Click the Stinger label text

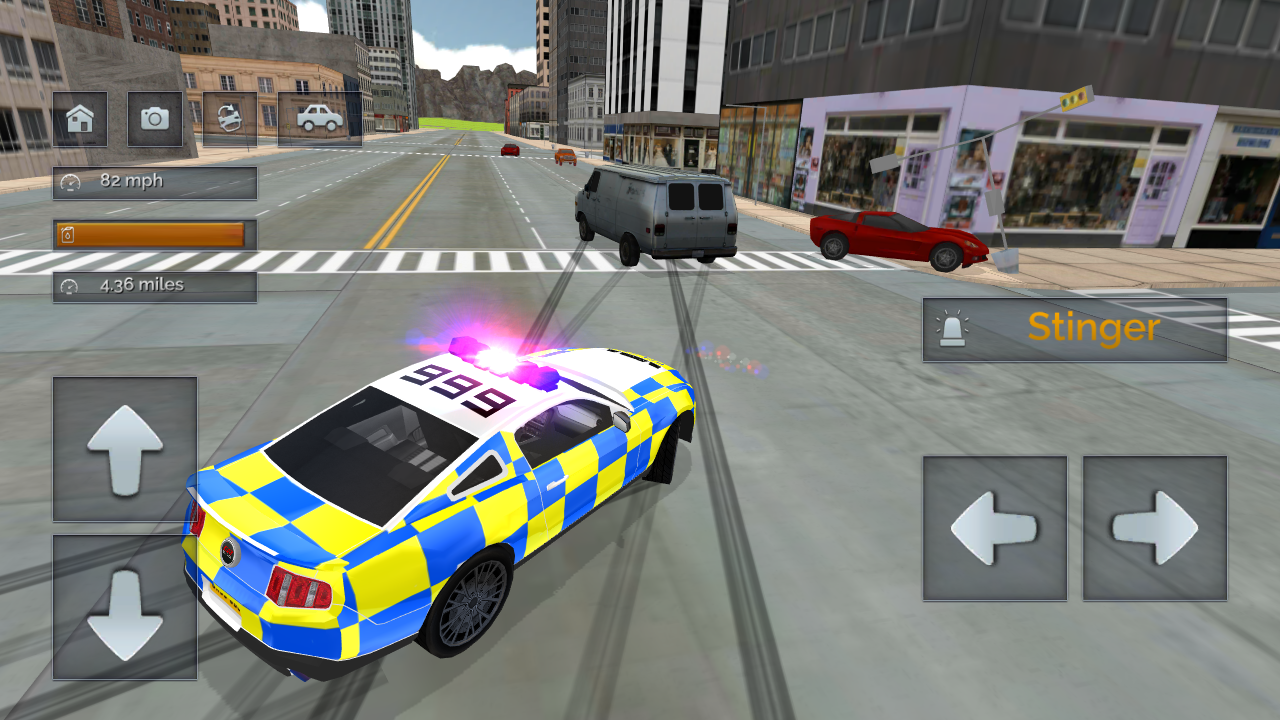click(1091, 328)
